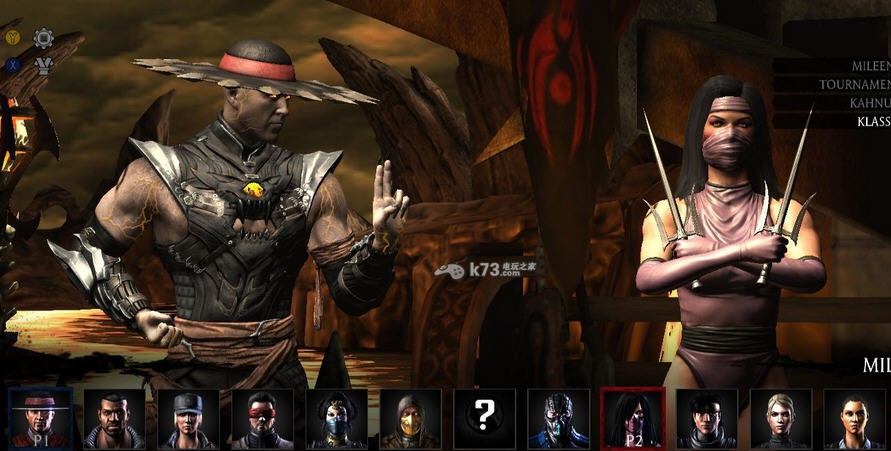Select Kung Lao's portrait marked P1
The image size is (891, 451).
pyautogui.click(x=40, y=418)
